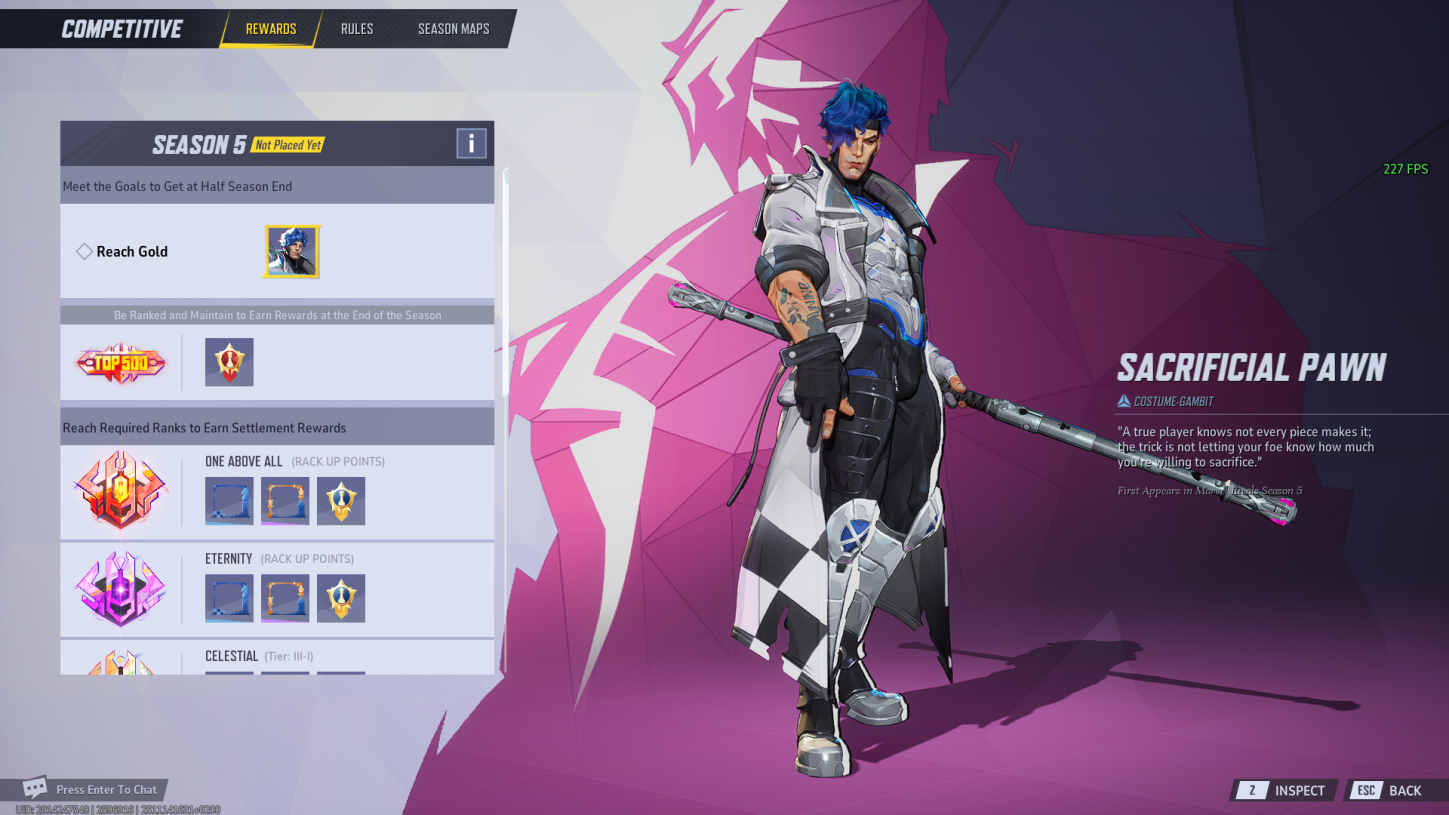Switch to the Rules tab

click(x=357, y=29)
